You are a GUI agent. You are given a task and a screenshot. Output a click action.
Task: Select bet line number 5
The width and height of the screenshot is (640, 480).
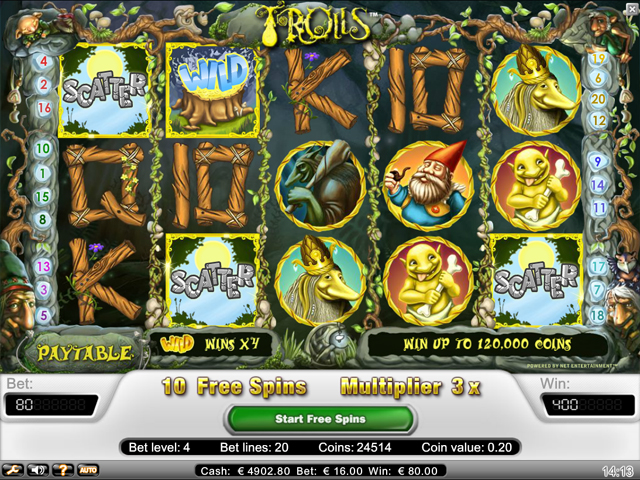pyautogui.click(x=43, y=314)
